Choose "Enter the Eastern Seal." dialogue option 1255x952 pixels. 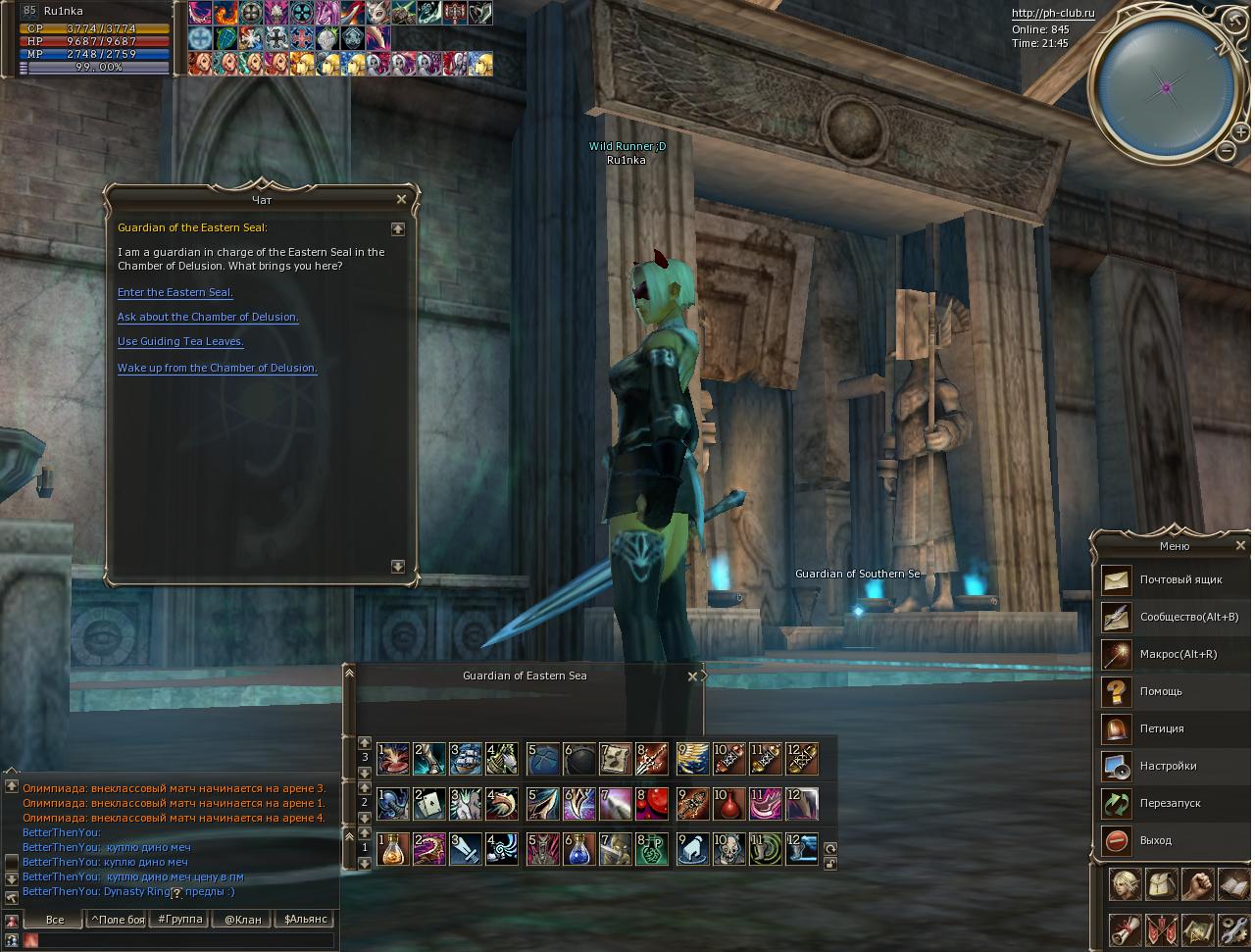pyautogui.click(x=175, y=292)
